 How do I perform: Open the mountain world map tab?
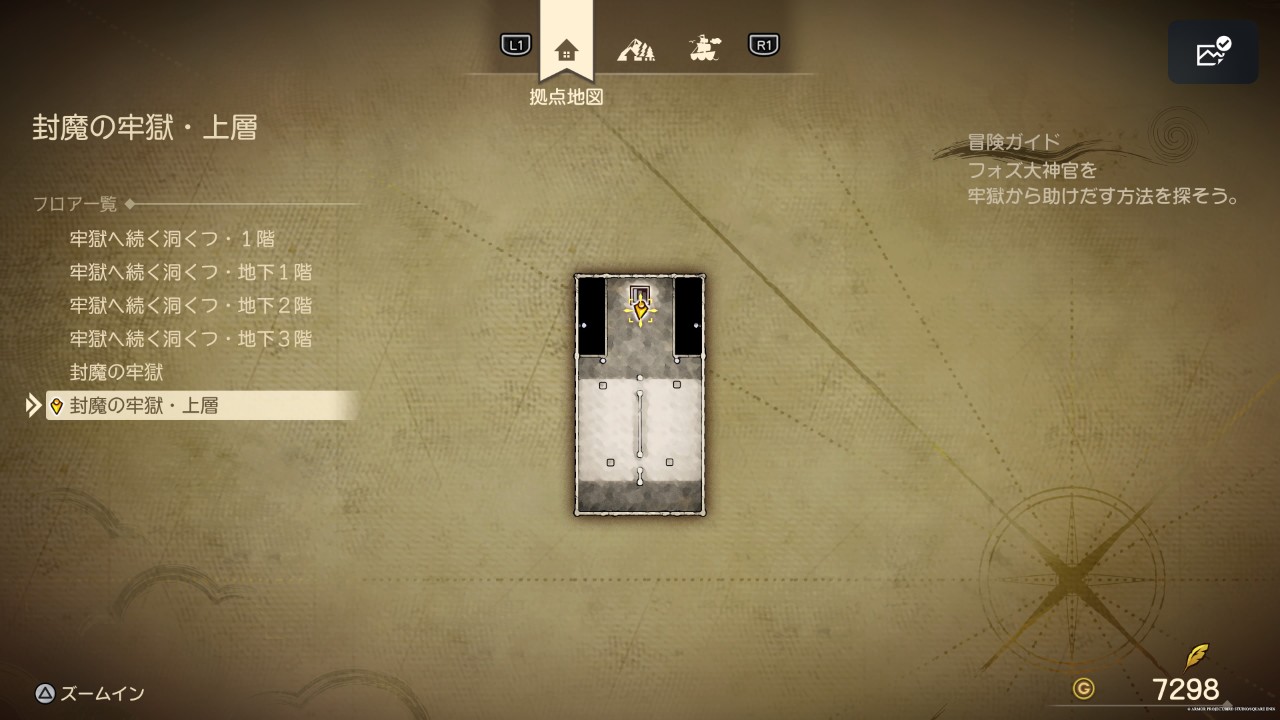(636, 47)
